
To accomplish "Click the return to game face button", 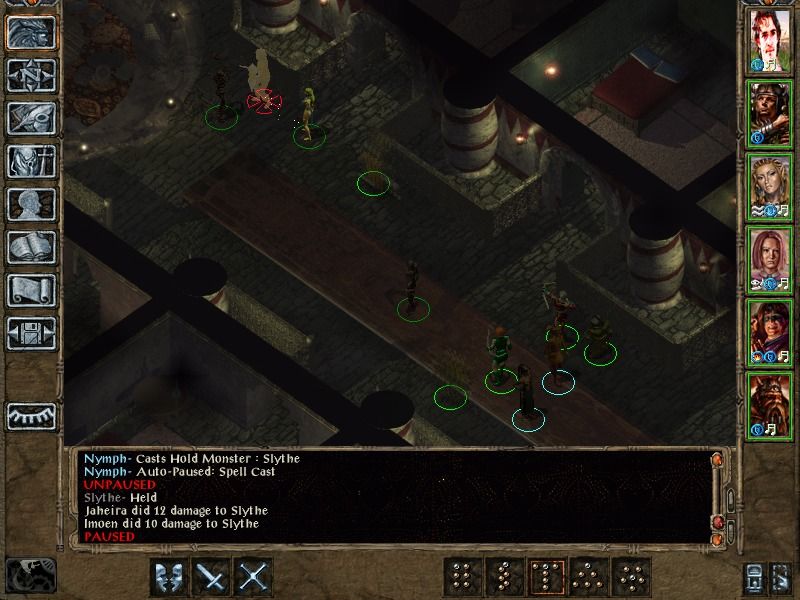I will coord(31,33).
